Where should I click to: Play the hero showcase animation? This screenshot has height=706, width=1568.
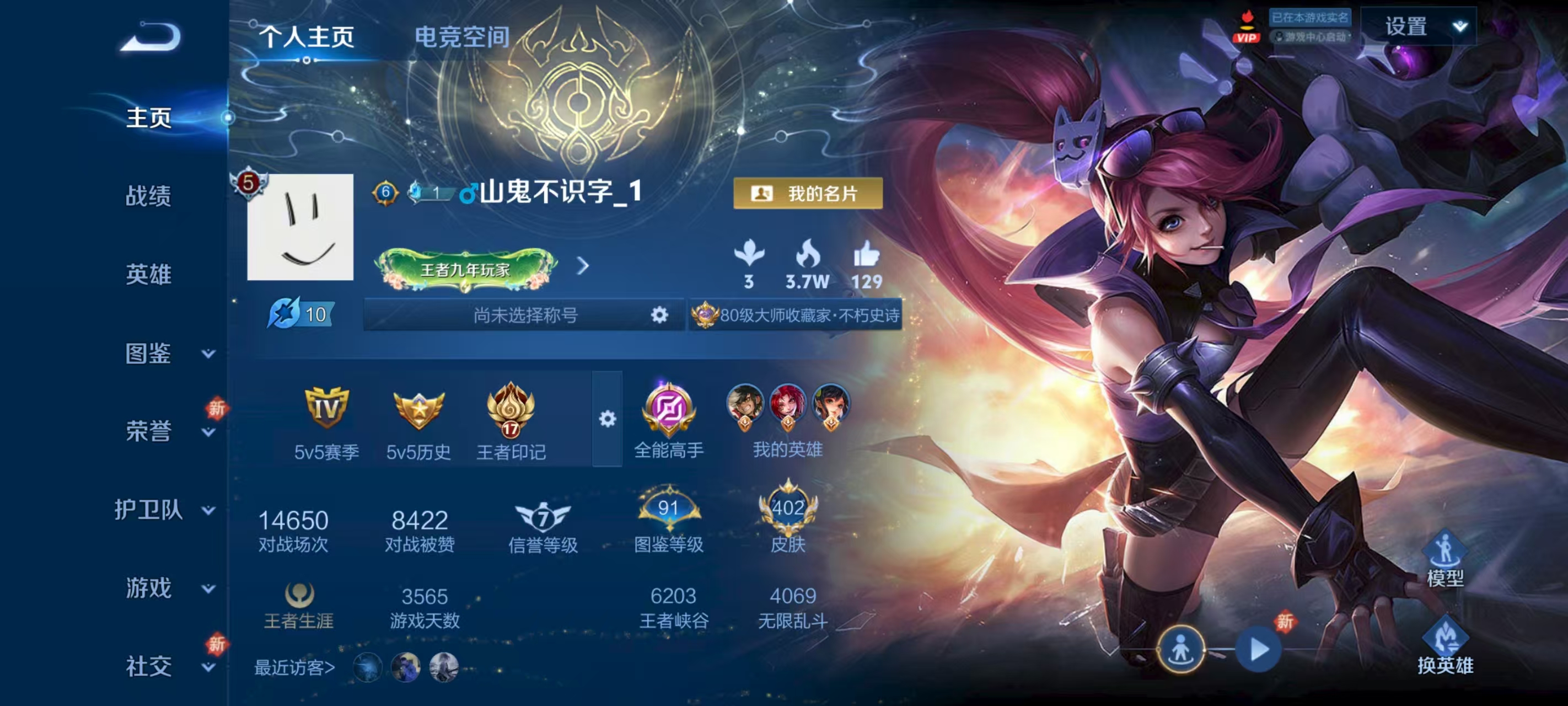pos(1258,650)
